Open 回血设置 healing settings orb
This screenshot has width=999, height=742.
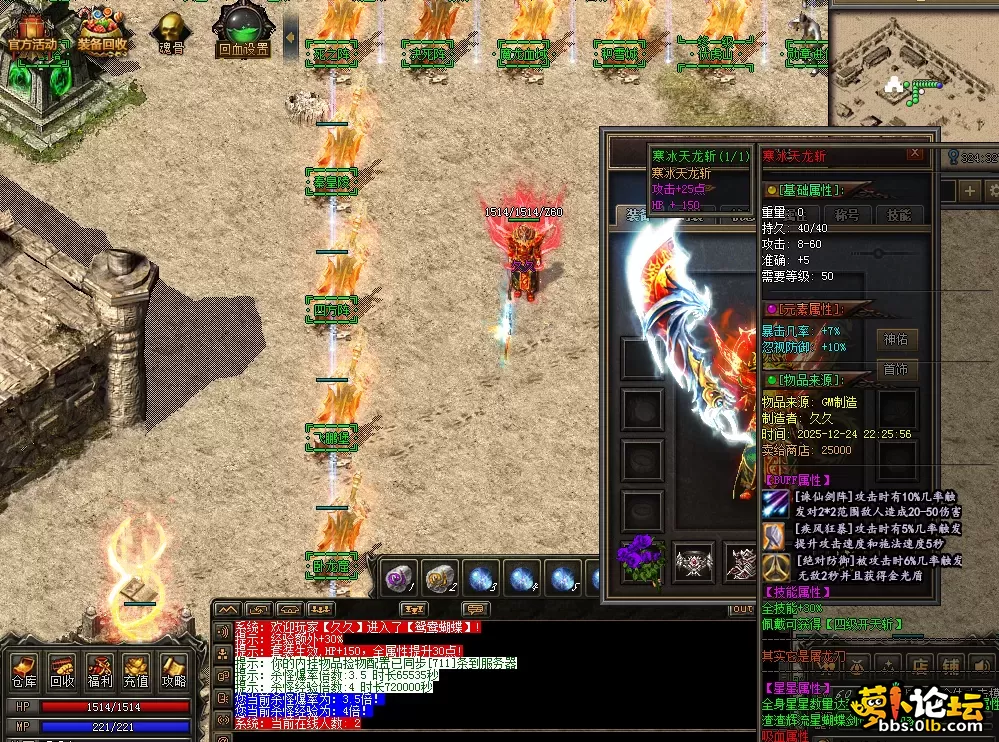pyautogui.click(x=243, y=31)
